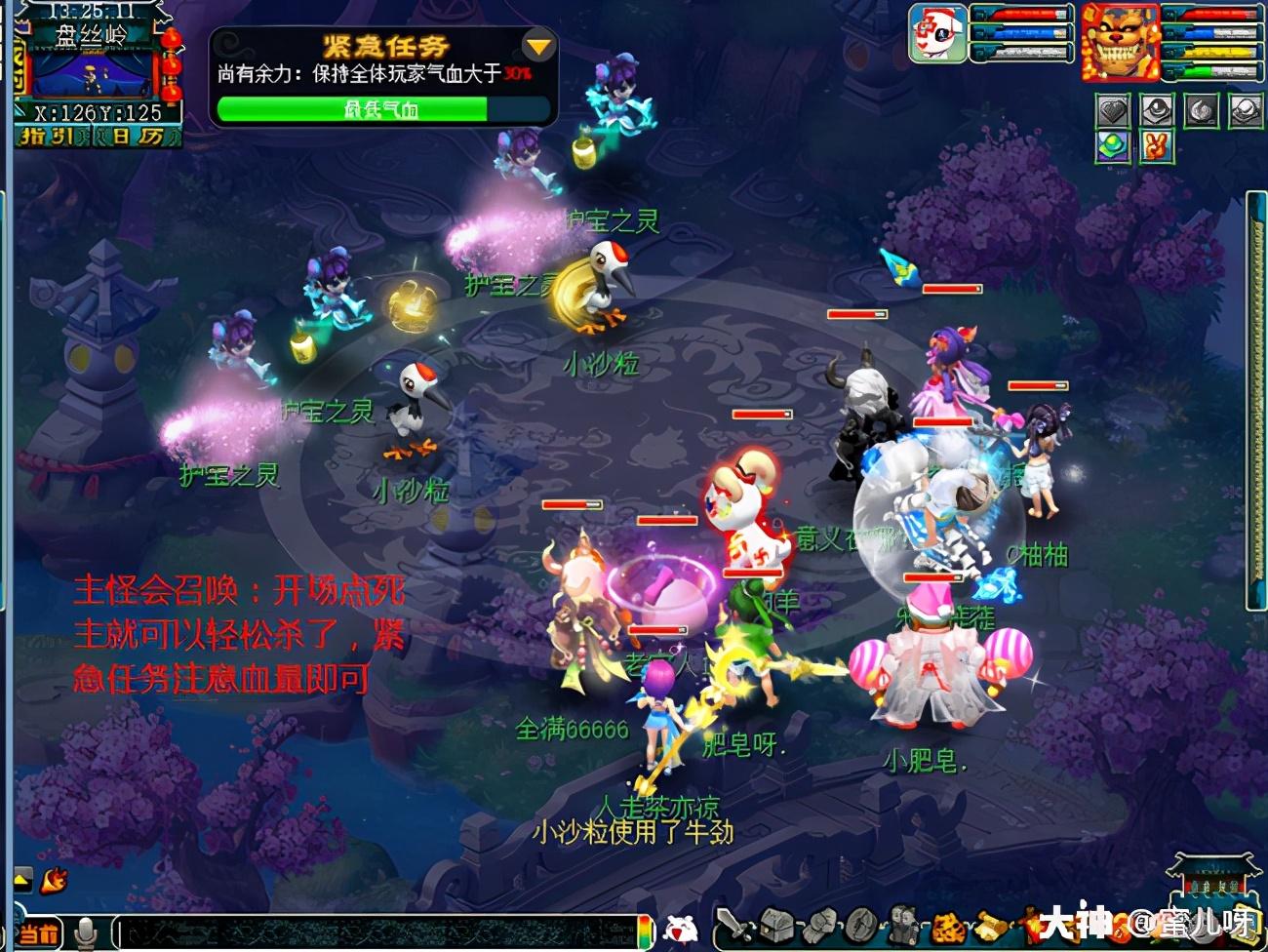Switch the 当前 chat channel
This screenshot has height=952, width=1268.
pos(39,933)
